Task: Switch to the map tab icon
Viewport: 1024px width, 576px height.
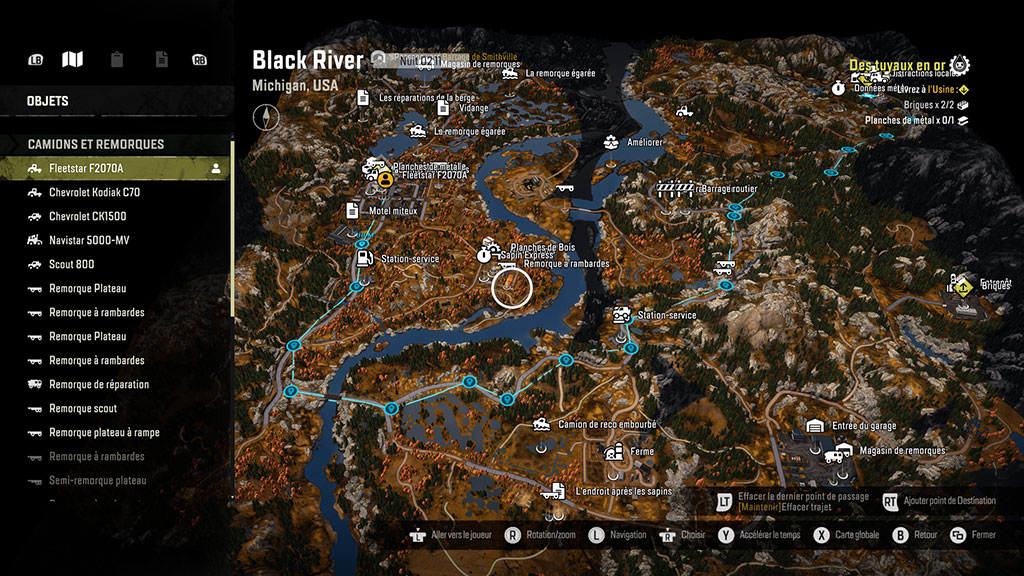Action: tap(72, 60)
